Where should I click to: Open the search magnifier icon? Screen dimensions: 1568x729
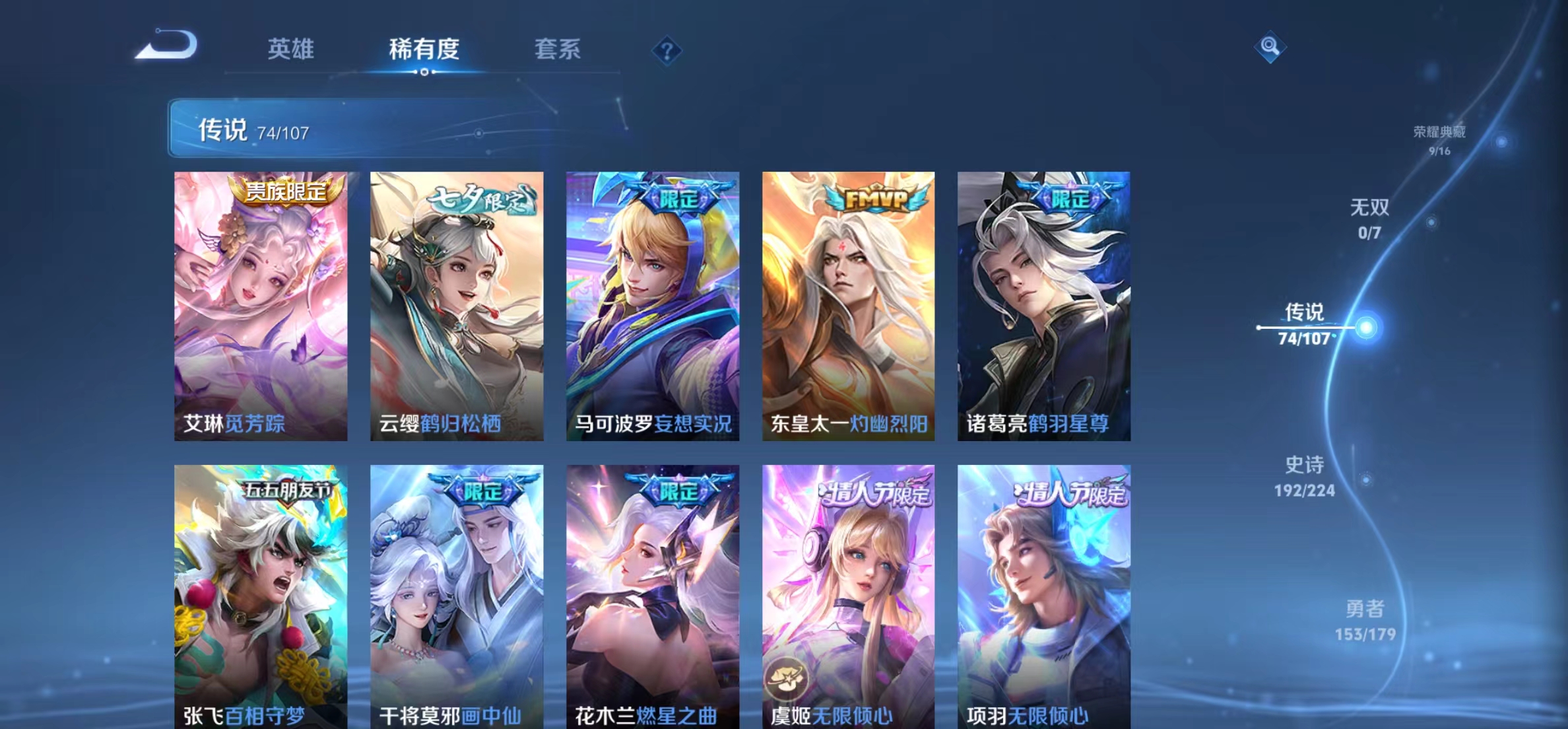click(1270, 48)
